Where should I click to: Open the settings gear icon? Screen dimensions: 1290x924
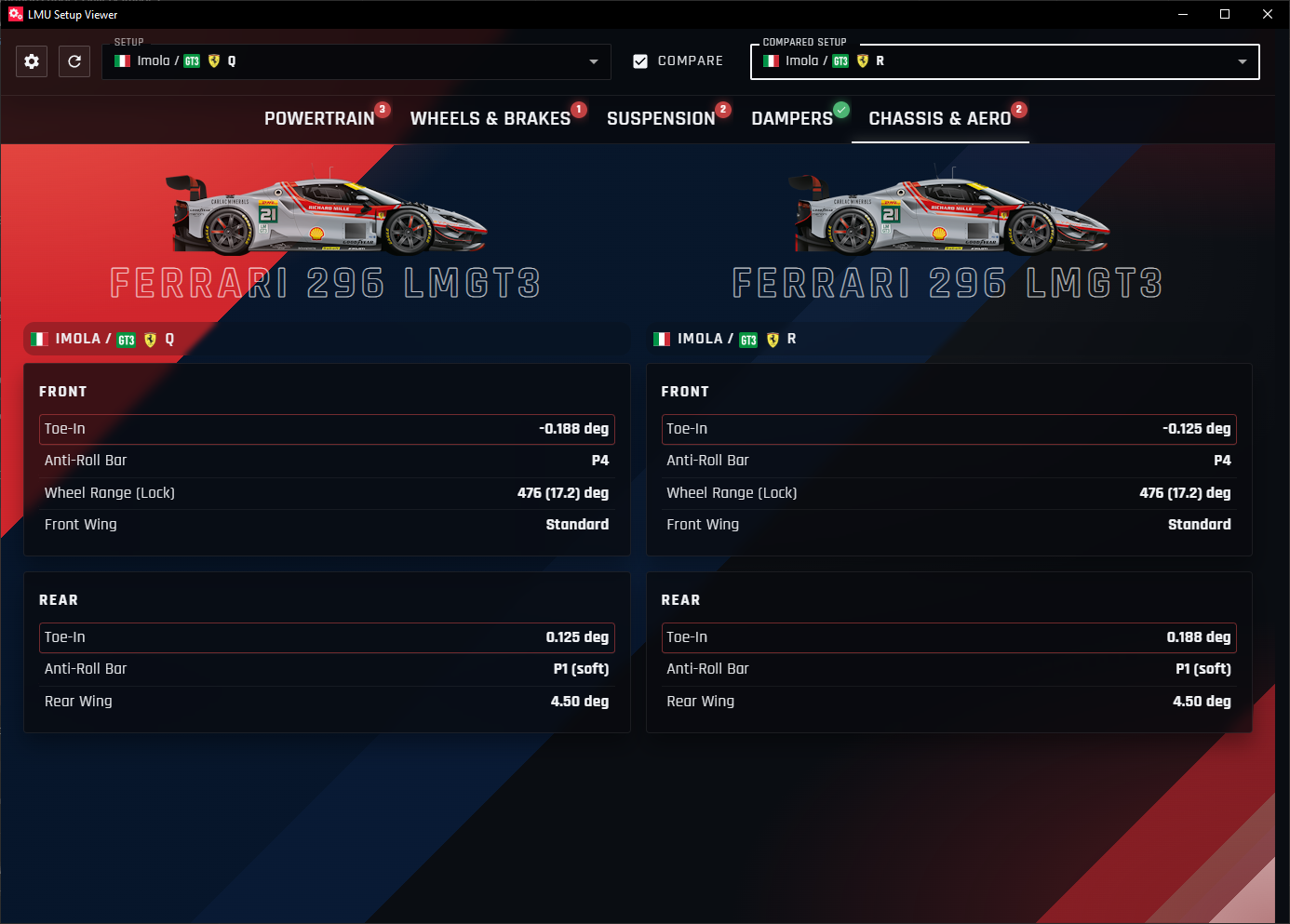[31, 61]
